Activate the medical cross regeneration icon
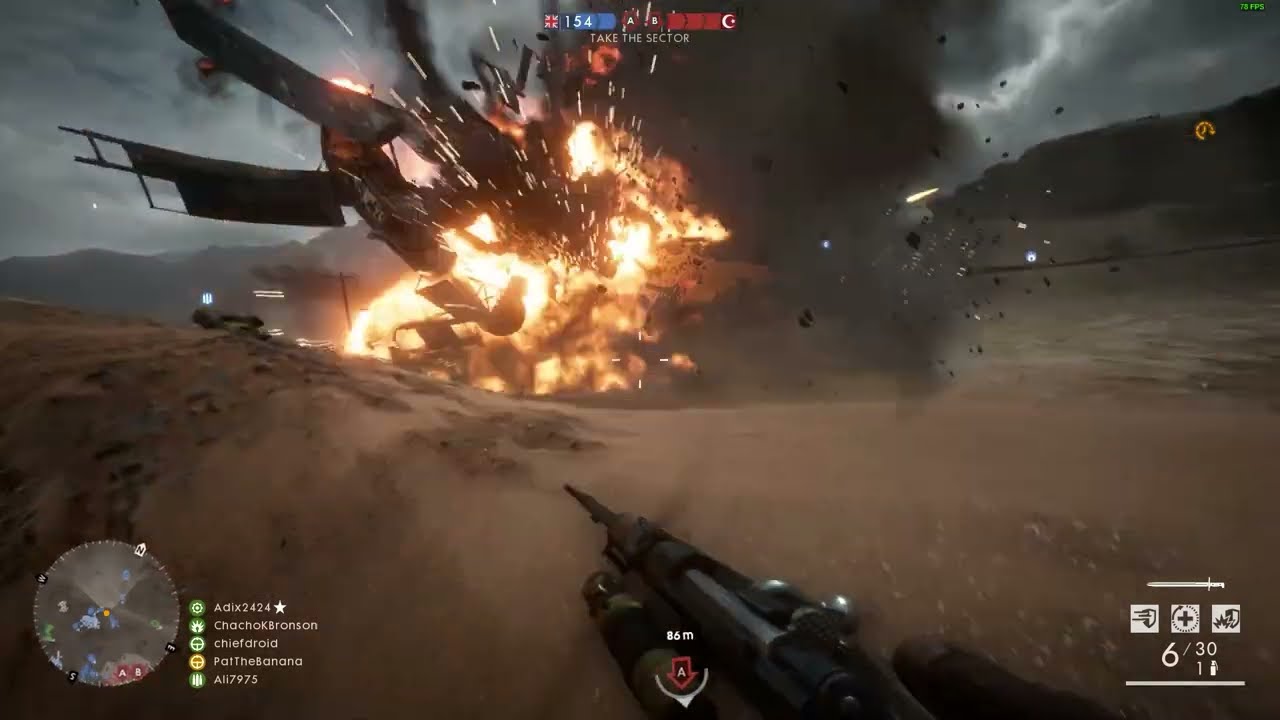The image size is (1280, 720). [x=1185, y=619]
